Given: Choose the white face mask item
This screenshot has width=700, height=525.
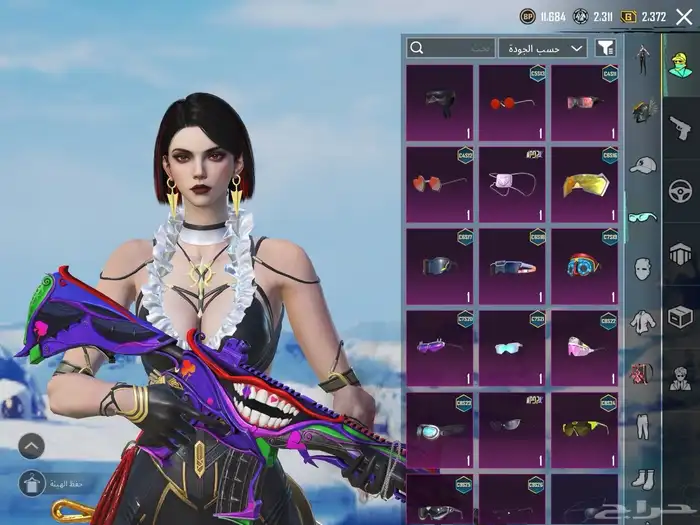Looking at the screenshot, I should pyautogui.click(x=511, y=184).
